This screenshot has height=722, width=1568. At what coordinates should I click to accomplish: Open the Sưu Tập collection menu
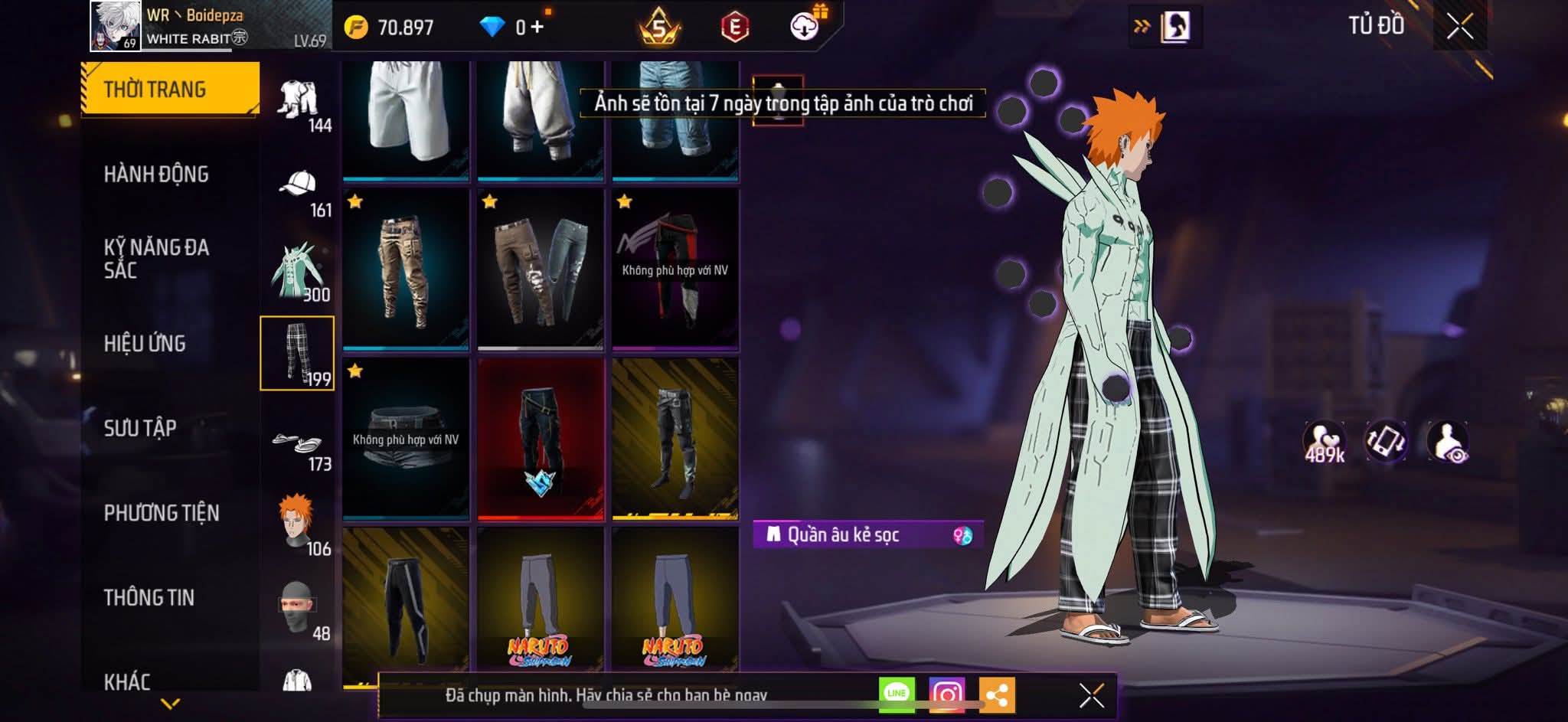(x=140, y=428)
